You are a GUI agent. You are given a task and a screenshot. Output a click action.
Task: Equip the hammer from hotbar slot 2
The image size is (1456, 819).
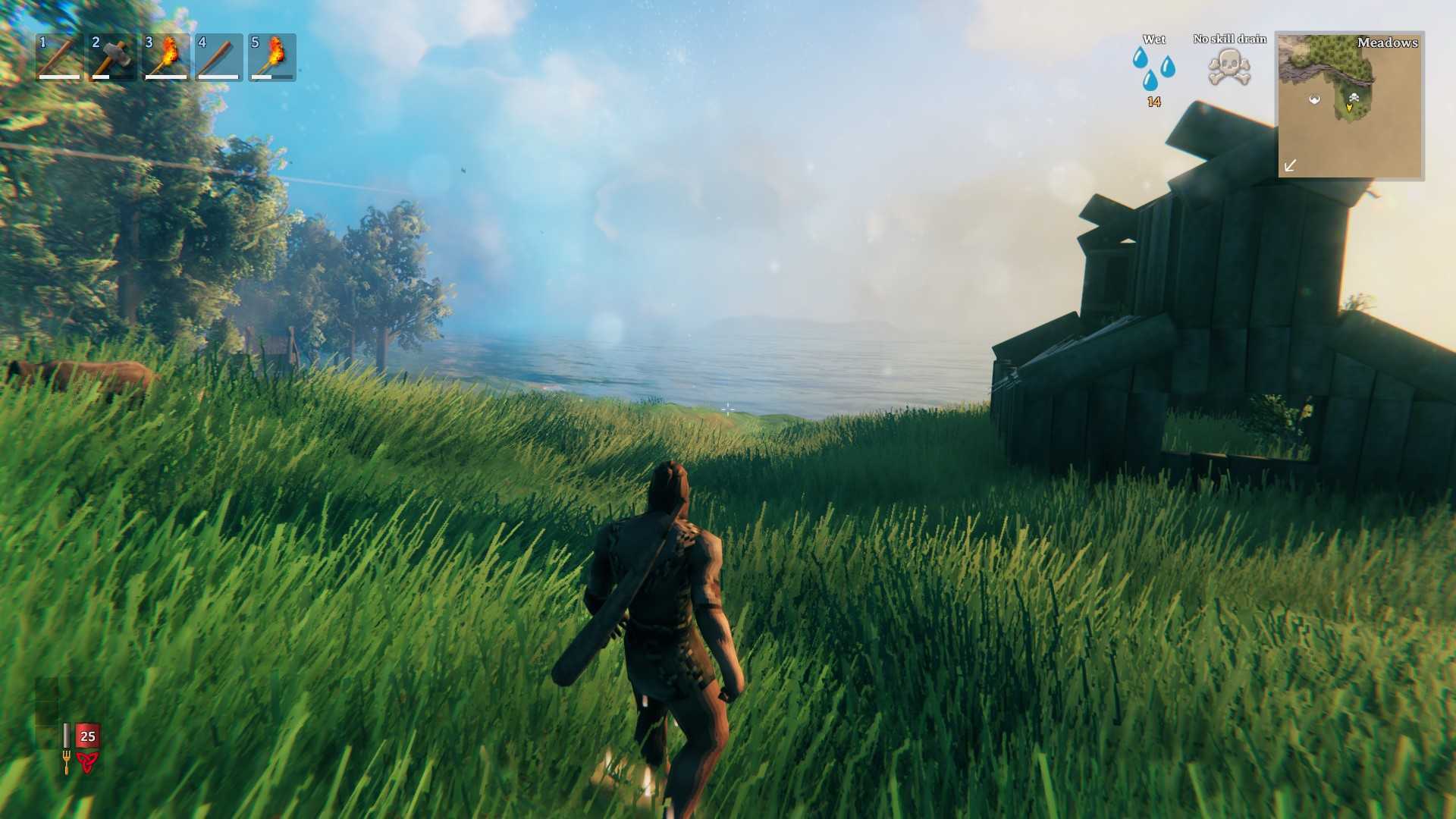(x=112, y=57)
